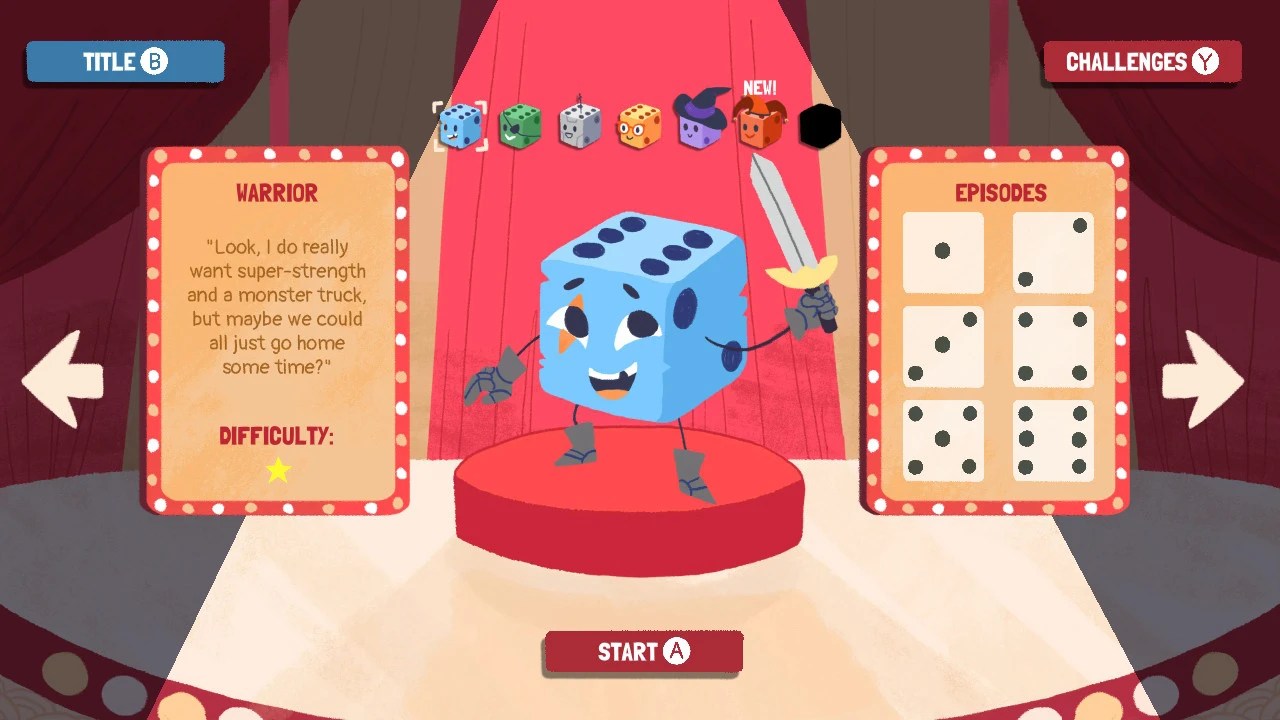Click the yellow difficulty star

(x=277, y=471)
